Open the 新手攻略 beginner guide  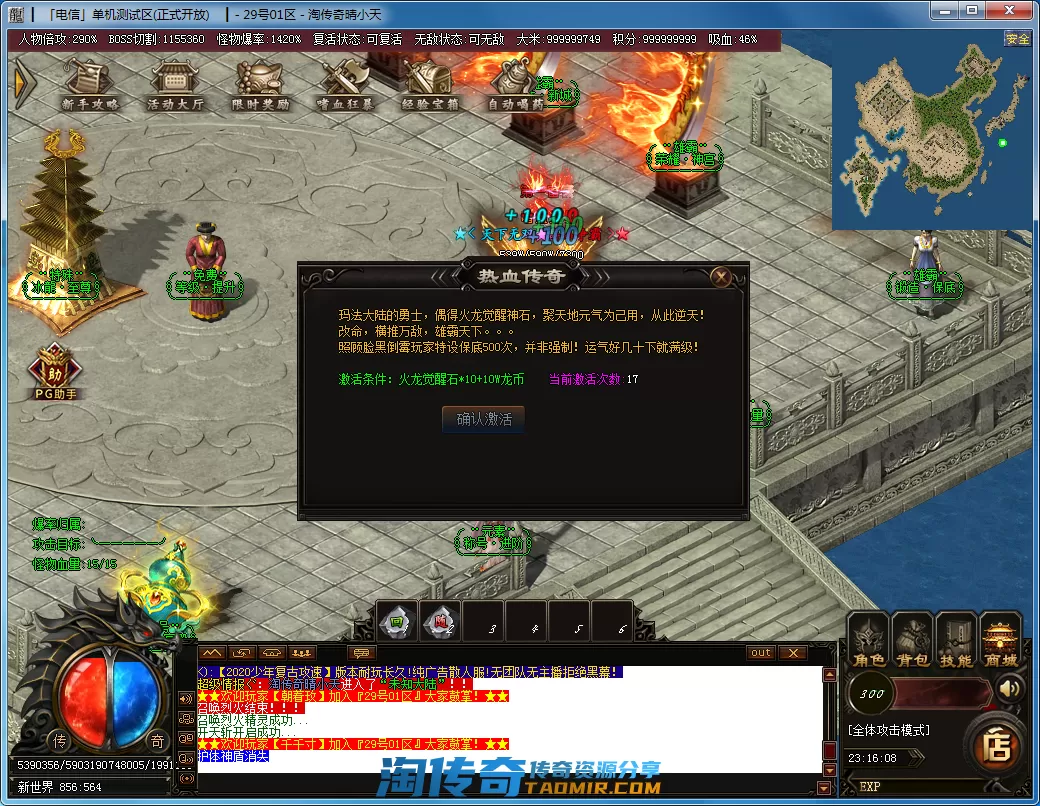(x=88, y=85)
